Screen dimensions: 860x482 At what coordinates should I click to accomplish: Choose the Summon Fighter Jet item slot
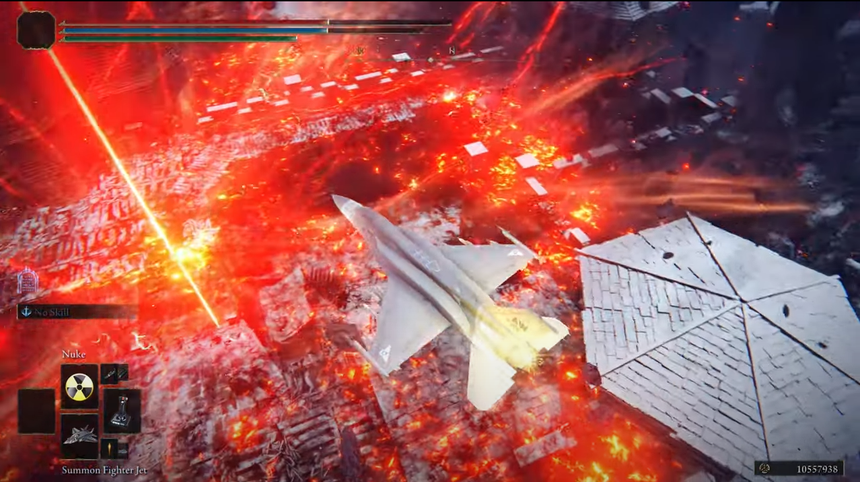79,436
